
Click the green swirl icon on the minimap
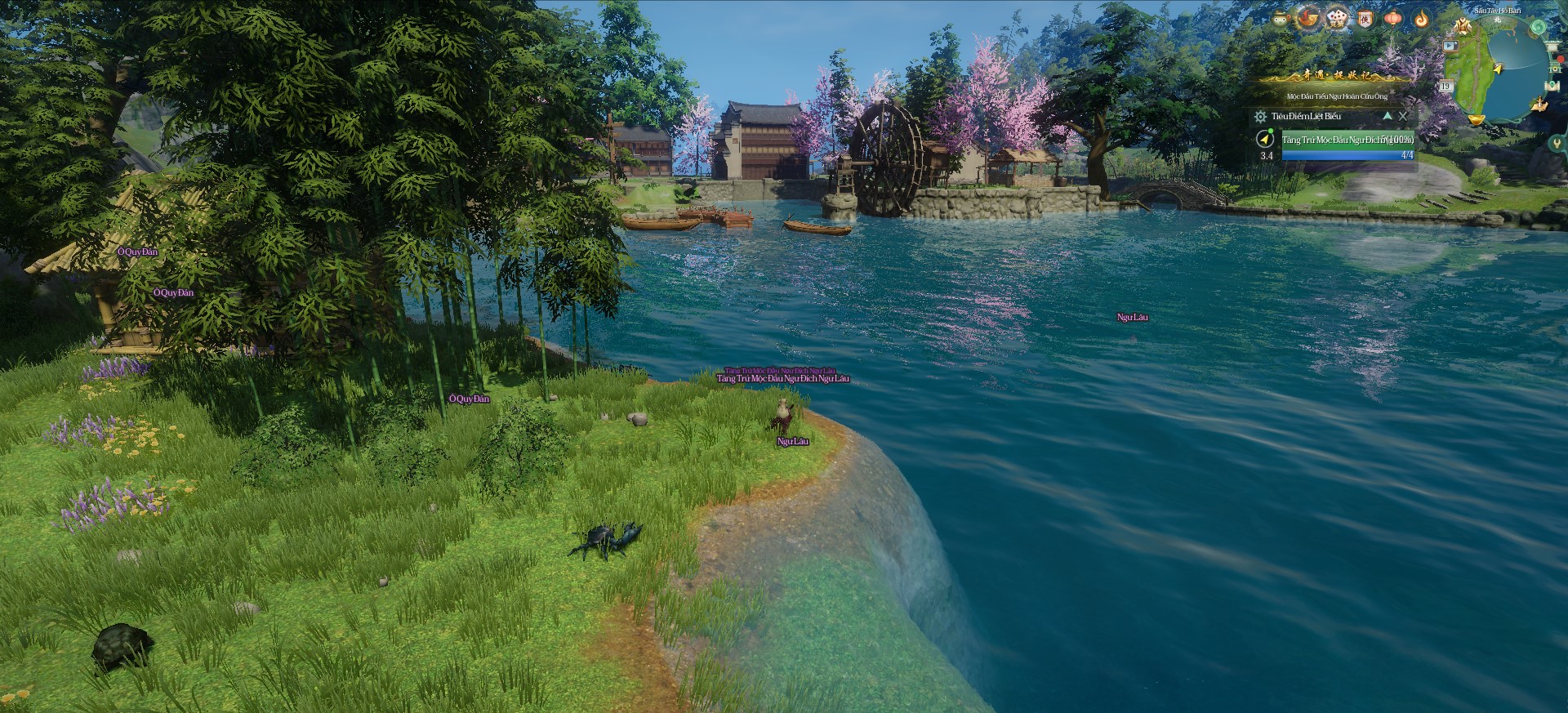(x=1538, y=27)
